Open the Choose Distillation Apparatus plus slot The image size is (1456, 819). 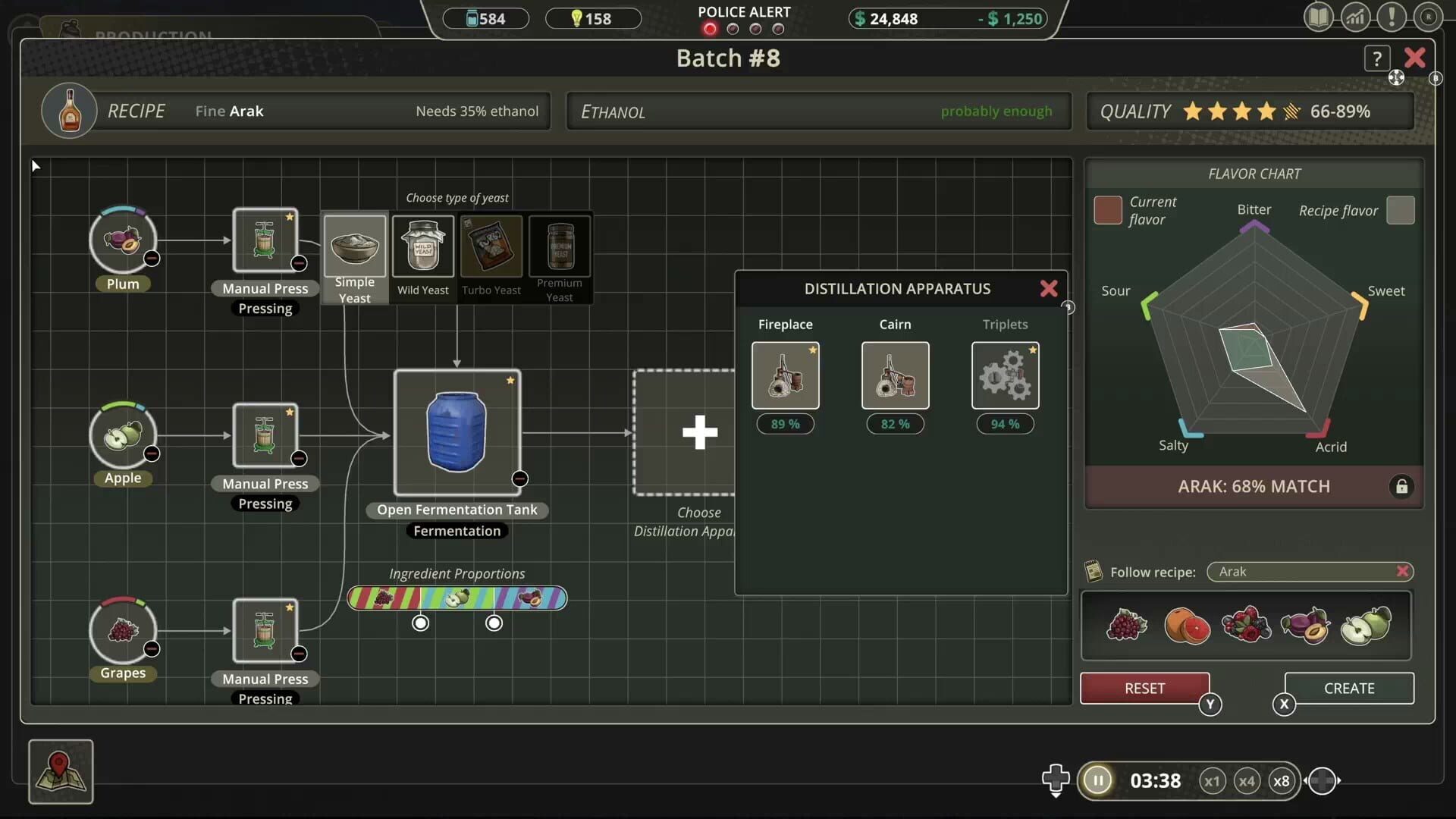point(699,432)
